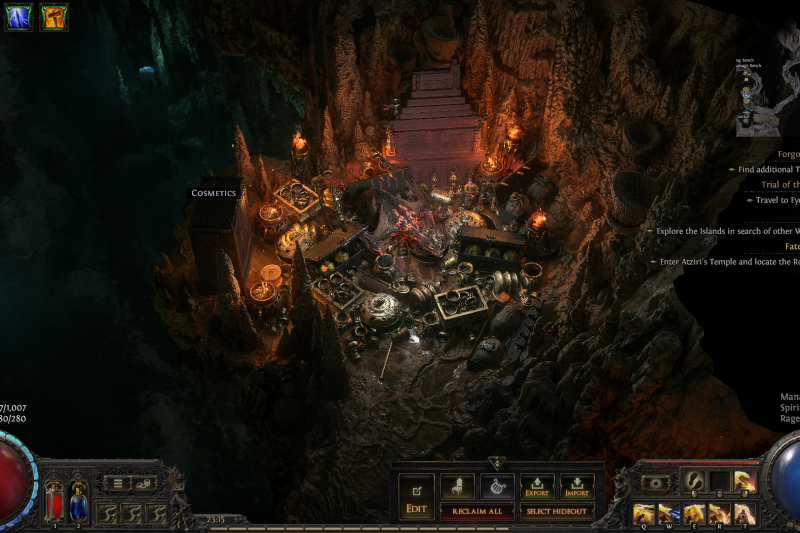Open the Select Hideout option
This screenshot has height=533, width=800.
(x=557, y=511)
